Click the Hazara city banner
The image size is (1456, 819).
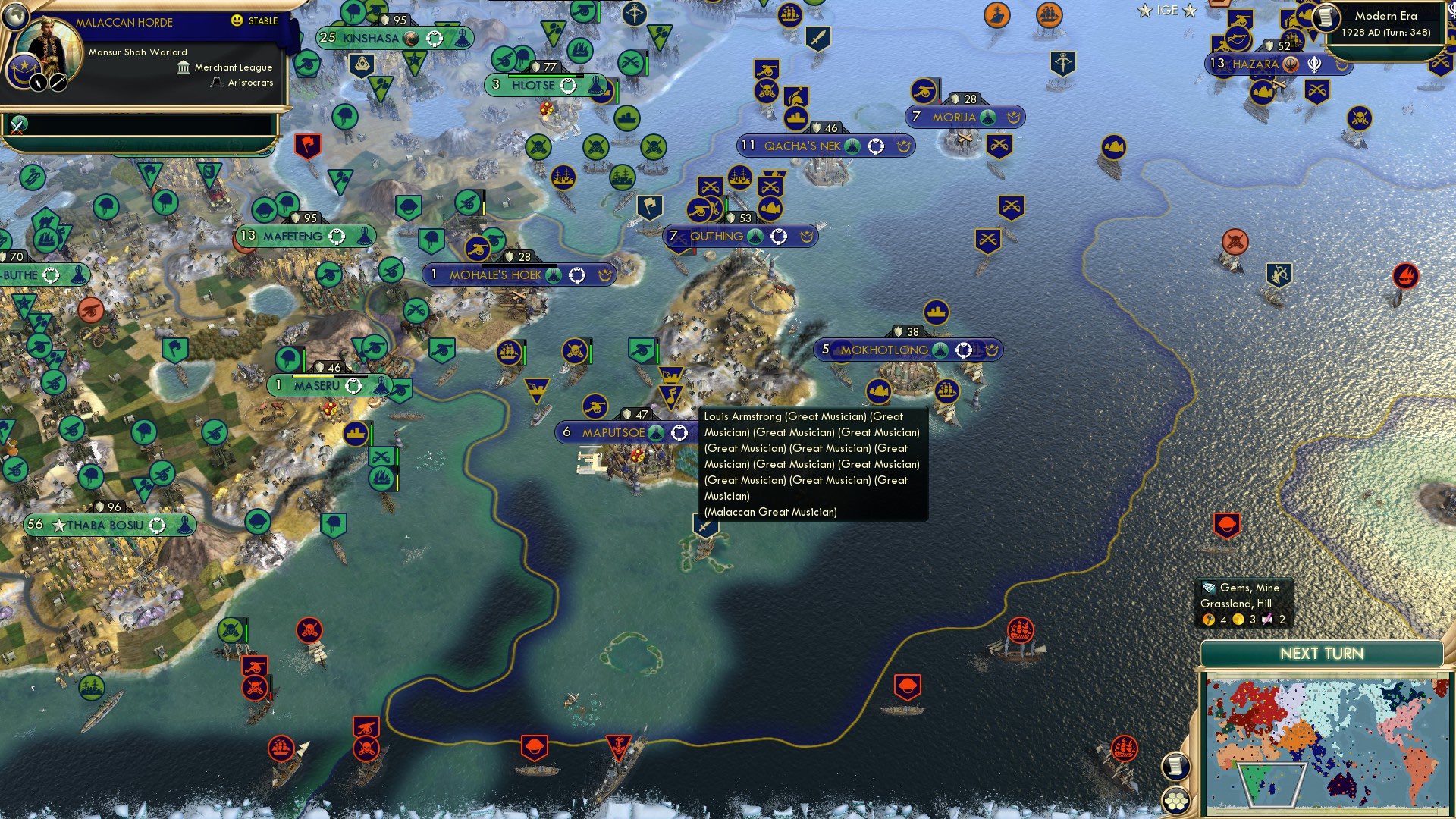pyautogui.click(x=1255, y=64)
